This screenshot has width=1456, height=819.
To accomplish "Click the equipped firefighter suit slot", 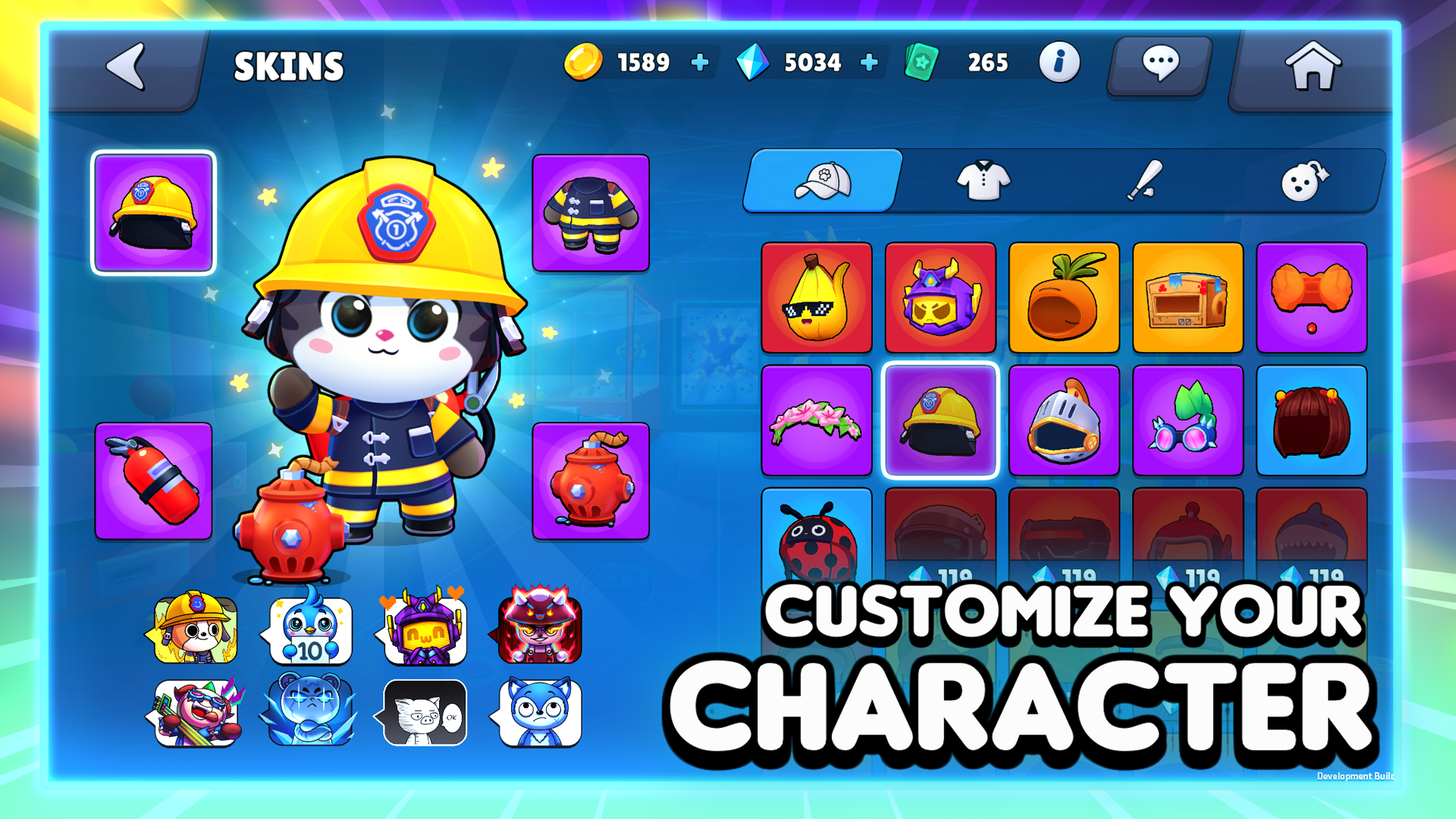I will tap(591, 214).
